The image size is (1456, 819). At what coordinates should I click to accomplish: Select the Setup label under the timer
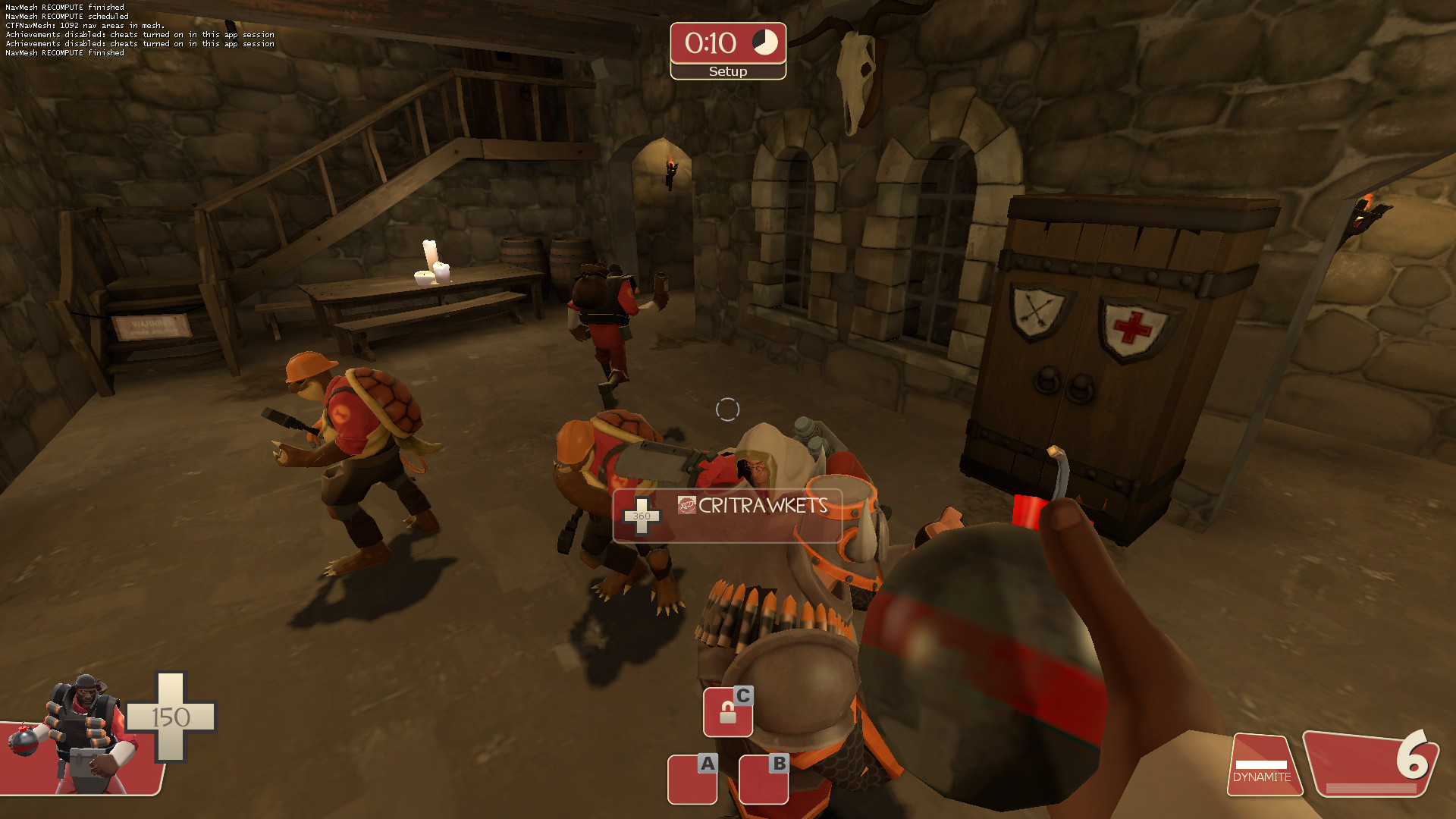[727, 71]
